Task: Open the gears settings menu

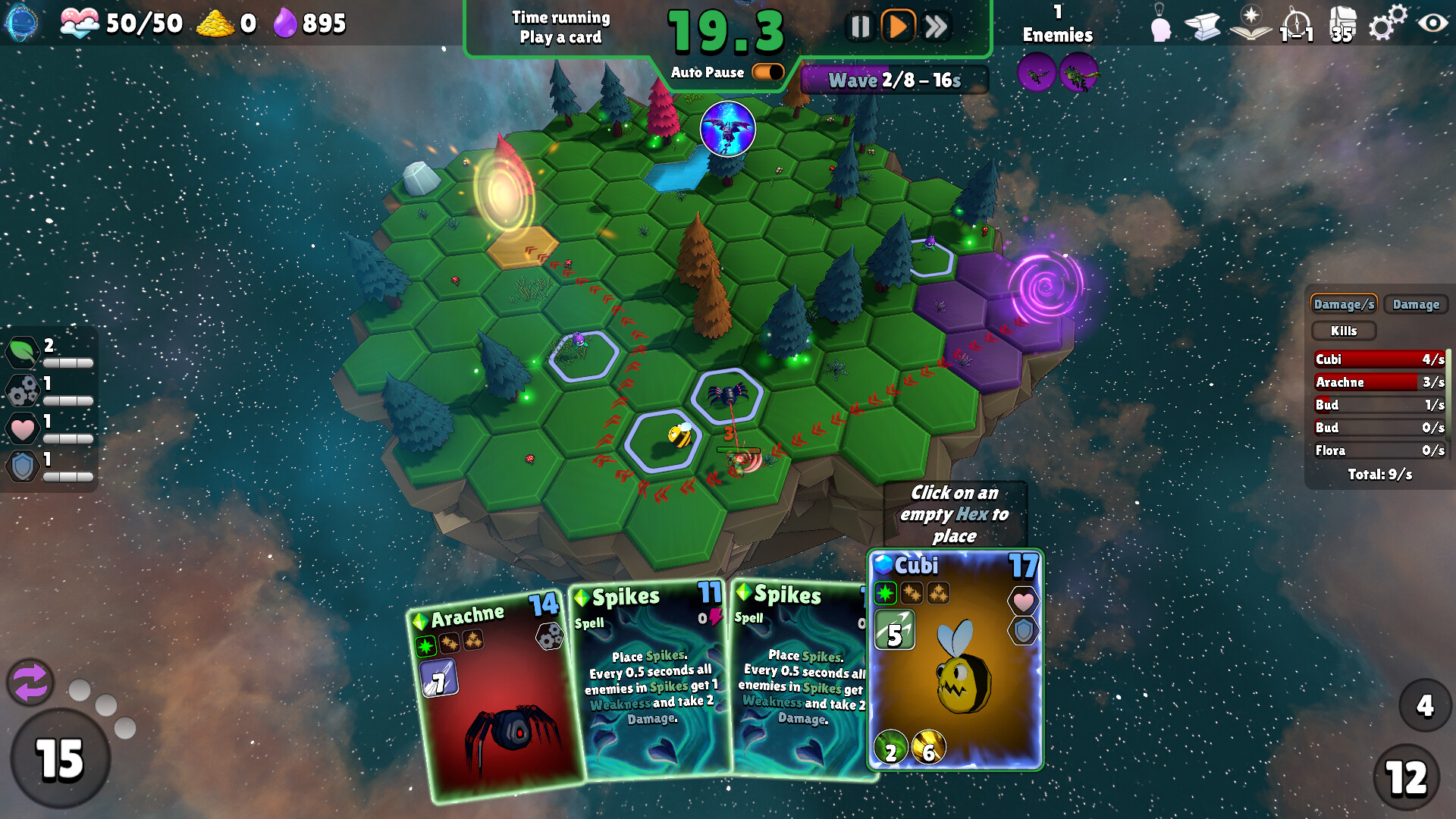Action: point(1386,24)
